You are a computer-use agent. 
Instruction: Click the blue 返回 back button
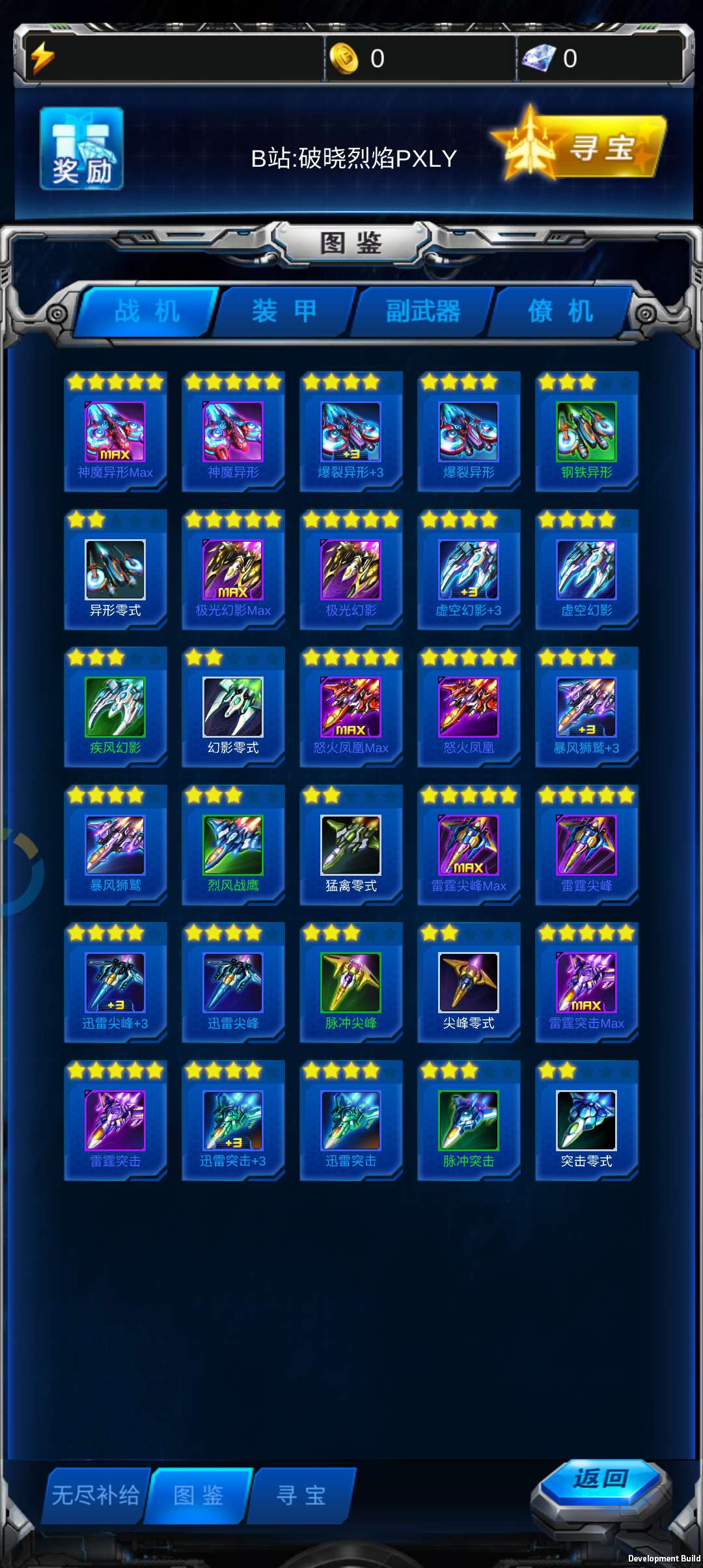[x=600, y=1479]
